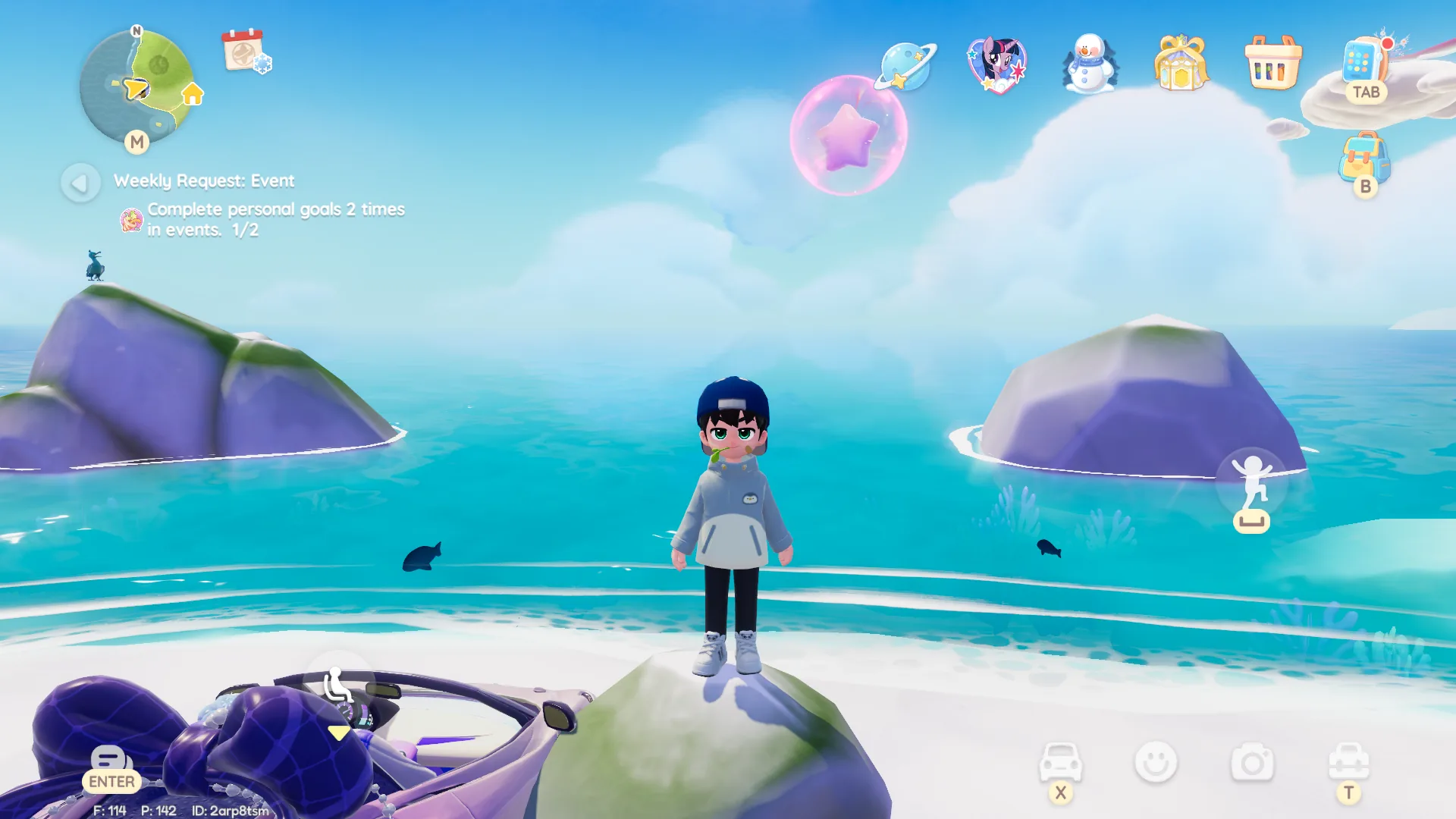
Task: Open the camera photo mode
Action: [1252, 762]
